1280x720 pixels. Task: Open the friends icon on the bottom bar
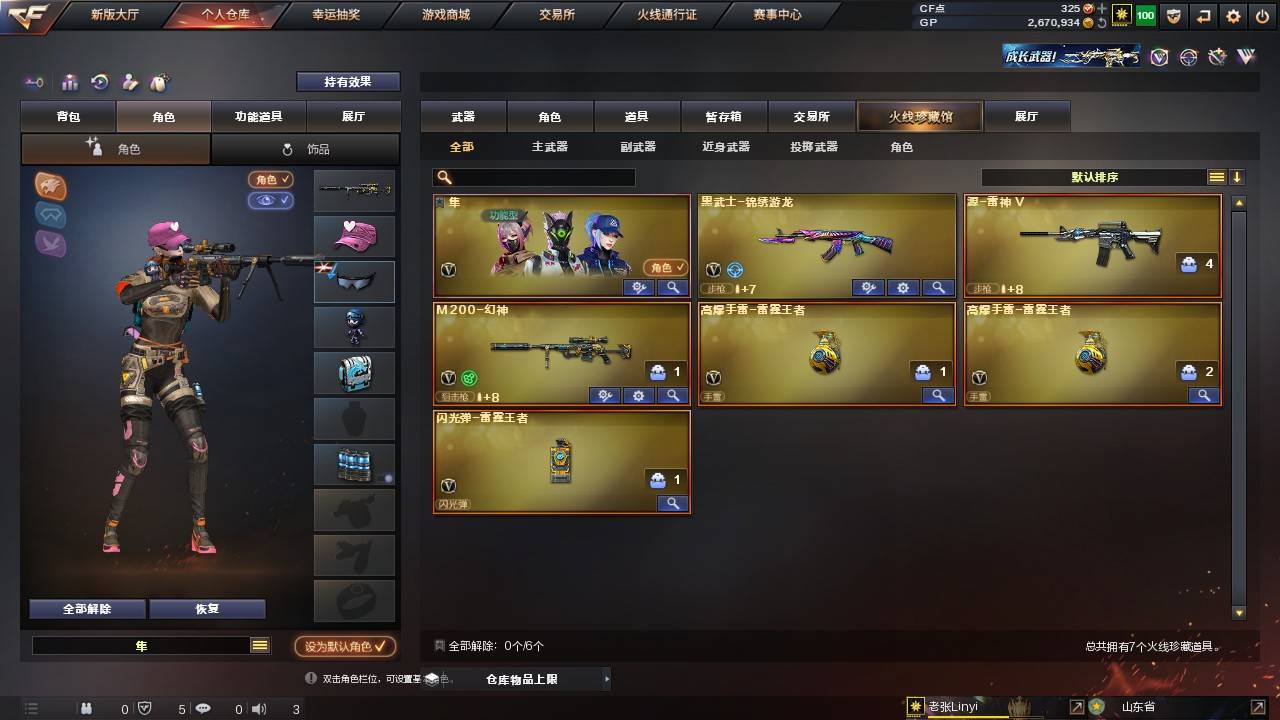85,708
